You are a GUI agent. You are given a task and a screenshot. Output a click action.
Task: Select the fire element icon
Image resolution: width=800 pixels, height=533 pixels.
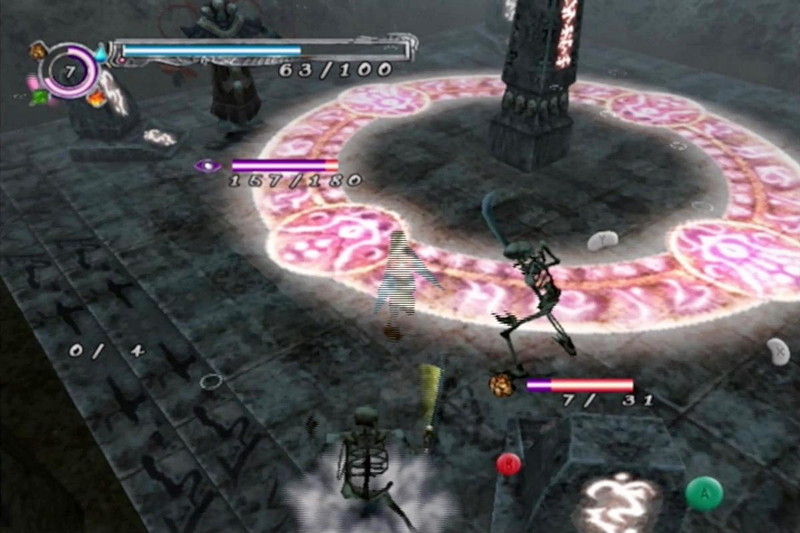click(x=96, y=98)
